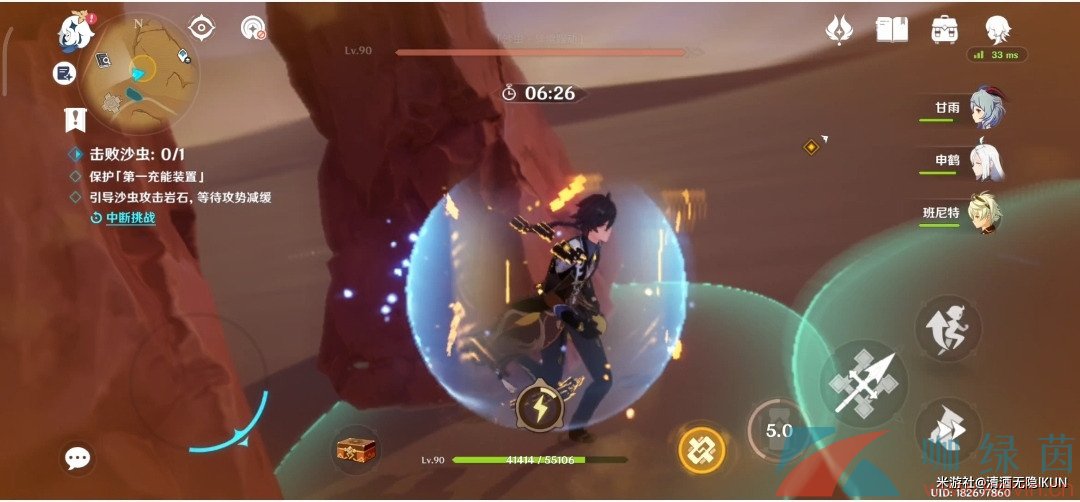Open the Adventurer Handbook book icon
Viewport: 1080px width, 502px height.
tap(891, 30)
